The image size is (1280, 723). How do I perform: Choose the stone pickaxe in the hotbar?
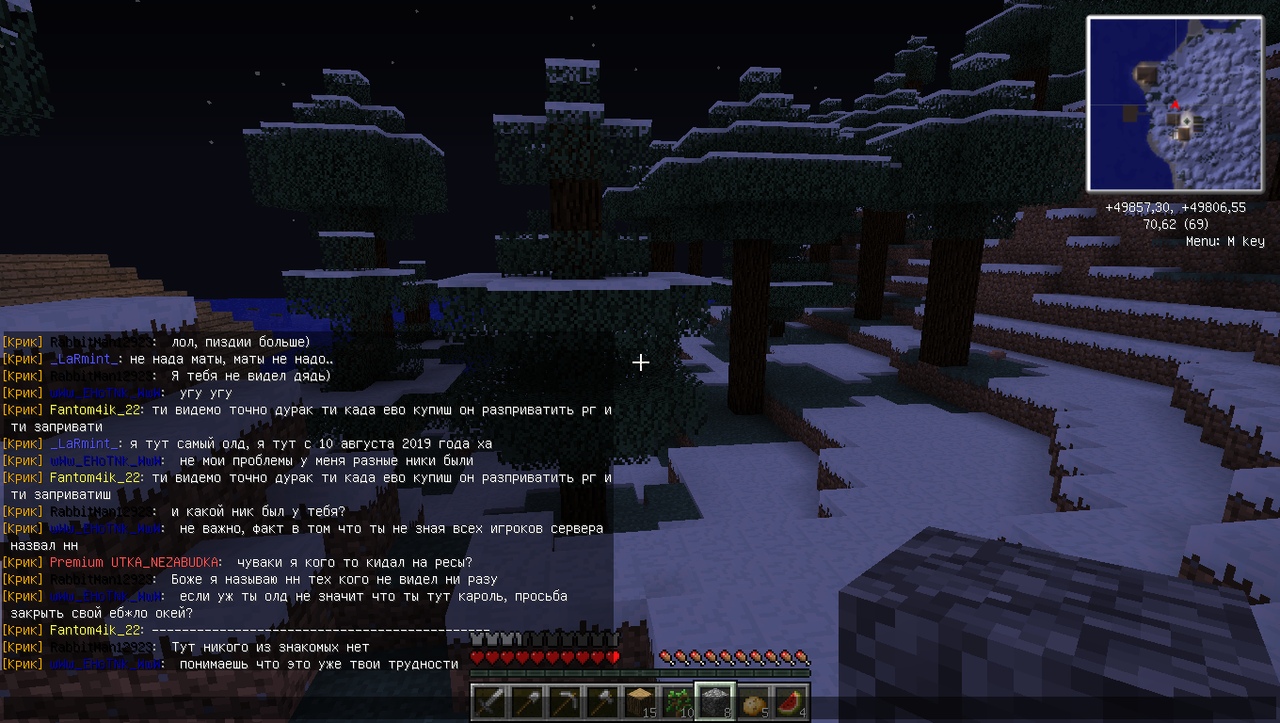point(565,701)
